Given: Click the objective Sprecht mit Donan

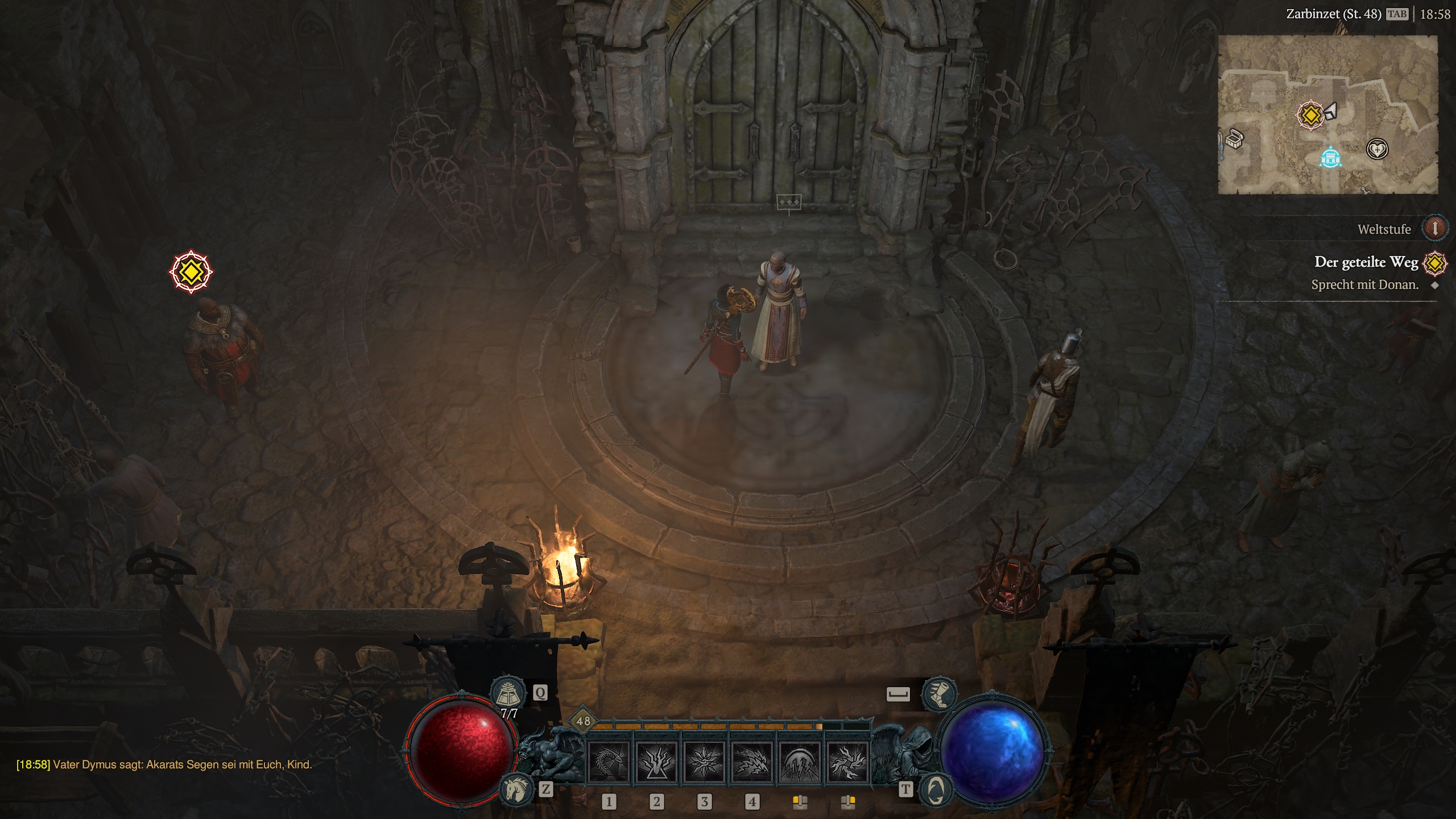Looking at the screenshot, I should (1364, 284).
